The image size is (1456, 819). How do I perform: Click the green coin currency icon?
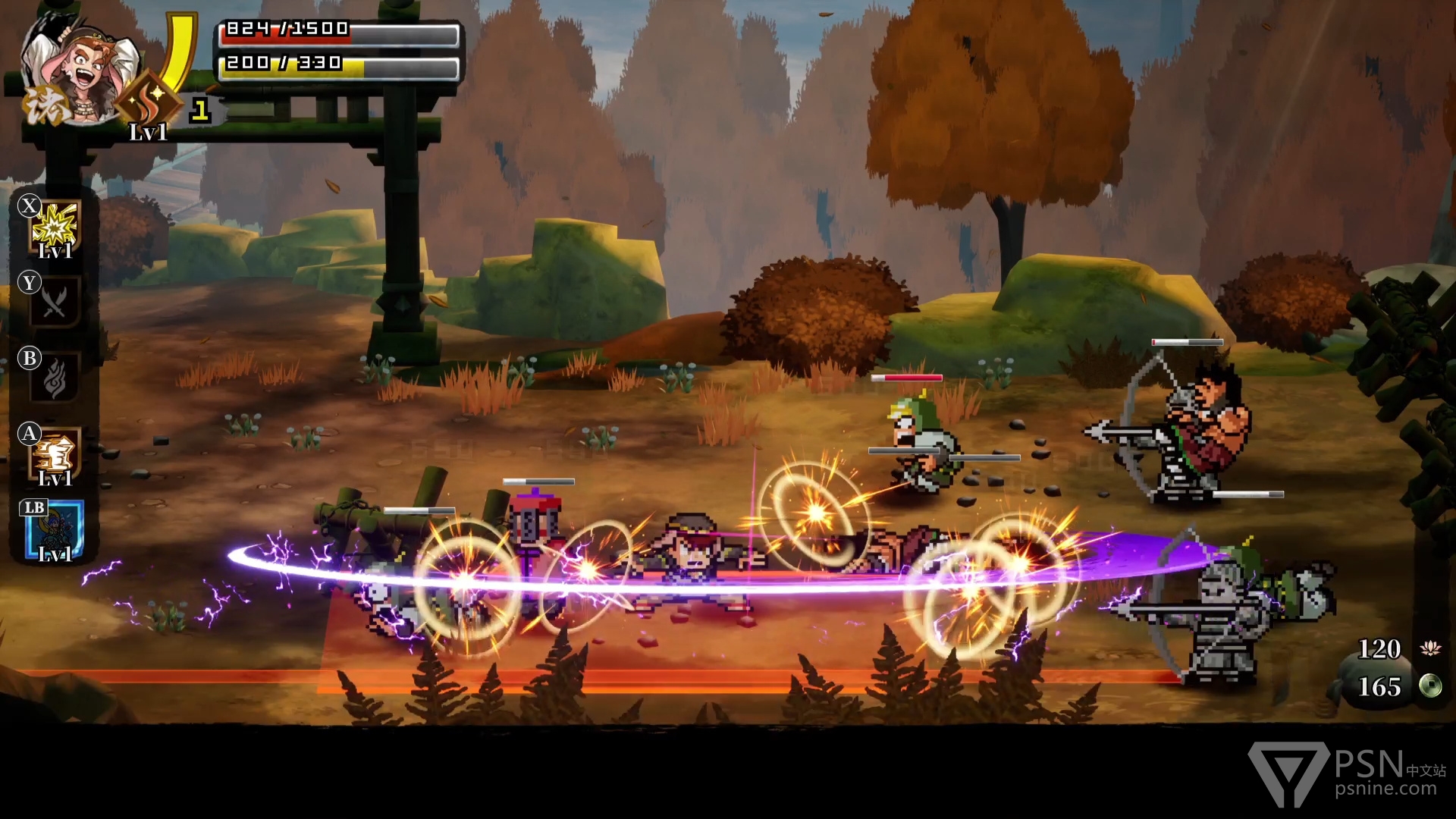[x=1430, y=686]
